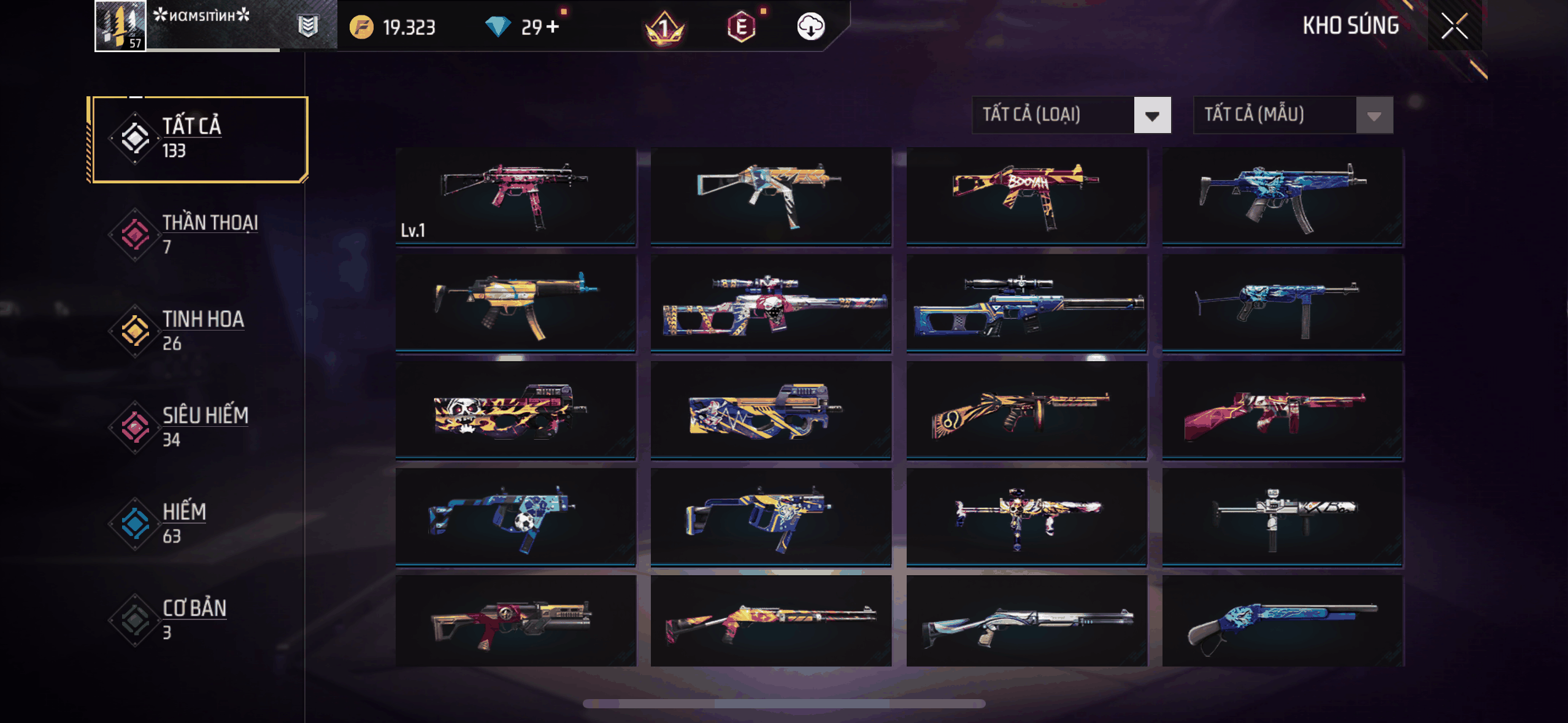Image resolution: width=1568 pixels, height=723 pixels.
Task: Open the player profile avatar
Action: tap(121, 26)
